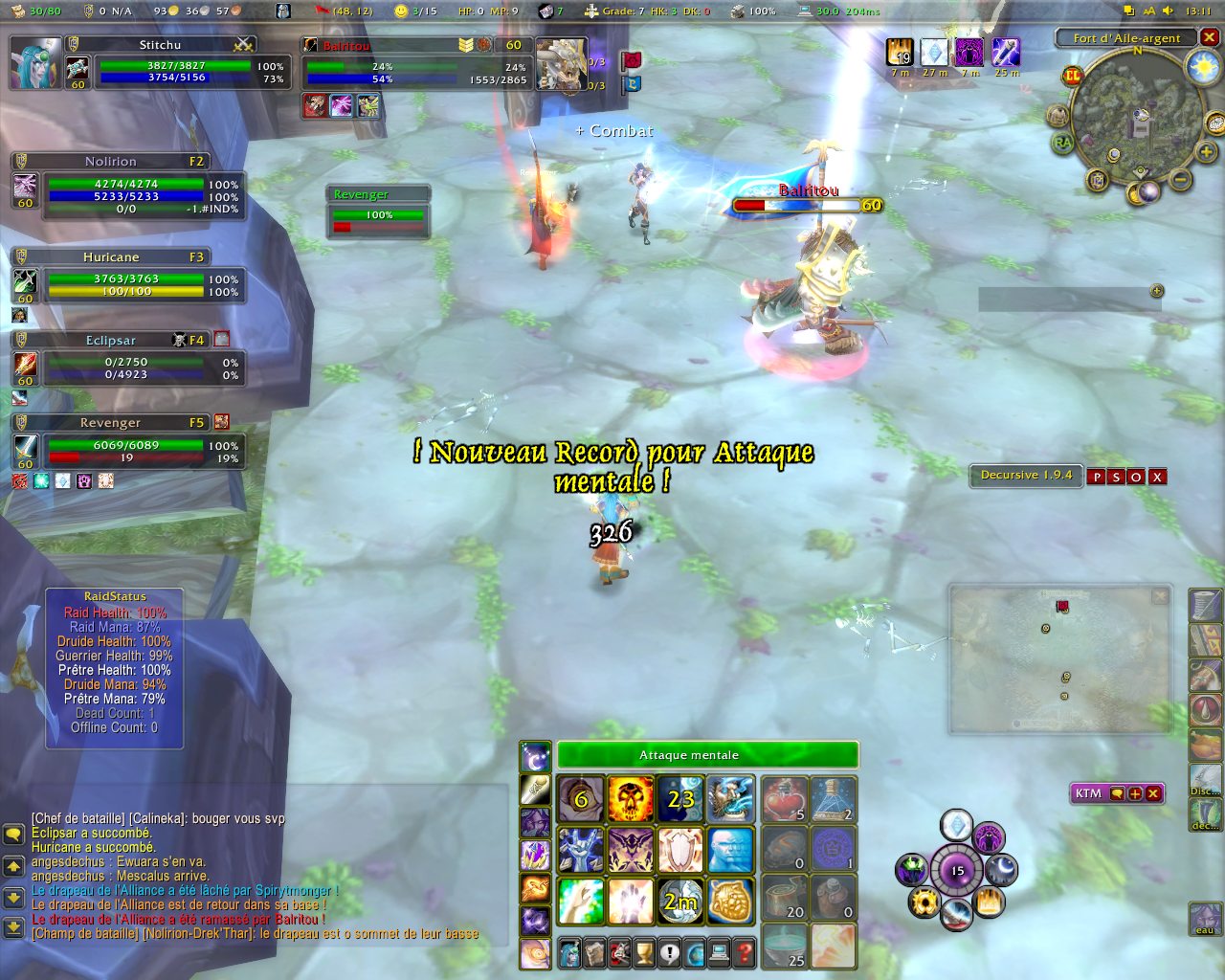
Task: Open Decursive options with the O button
Action: (x=1137, y=477)
